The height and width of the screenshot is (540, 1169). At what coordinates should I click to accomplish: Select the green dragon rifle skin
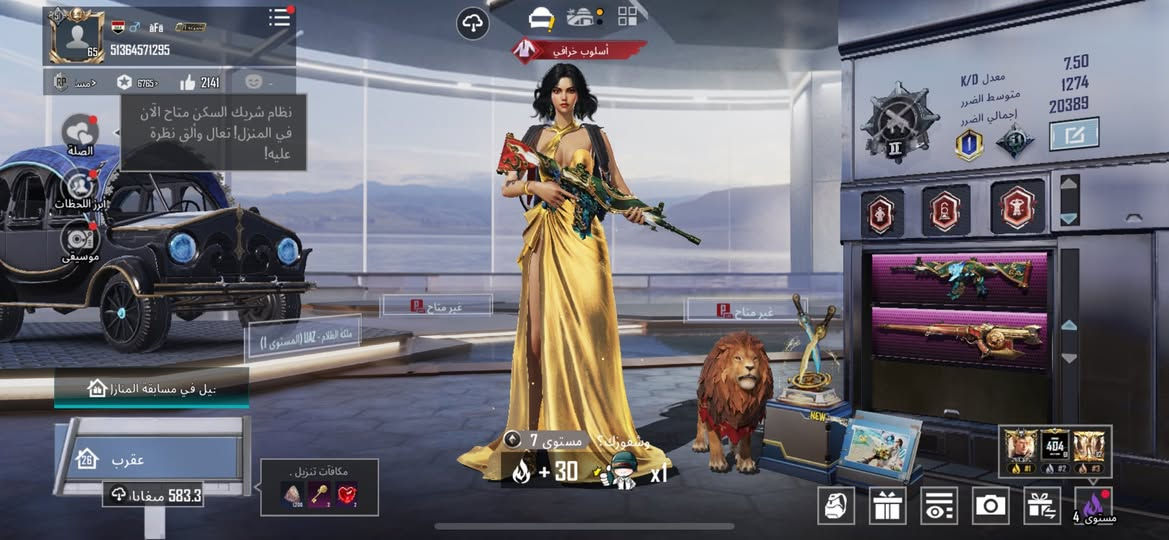[960, 278]
